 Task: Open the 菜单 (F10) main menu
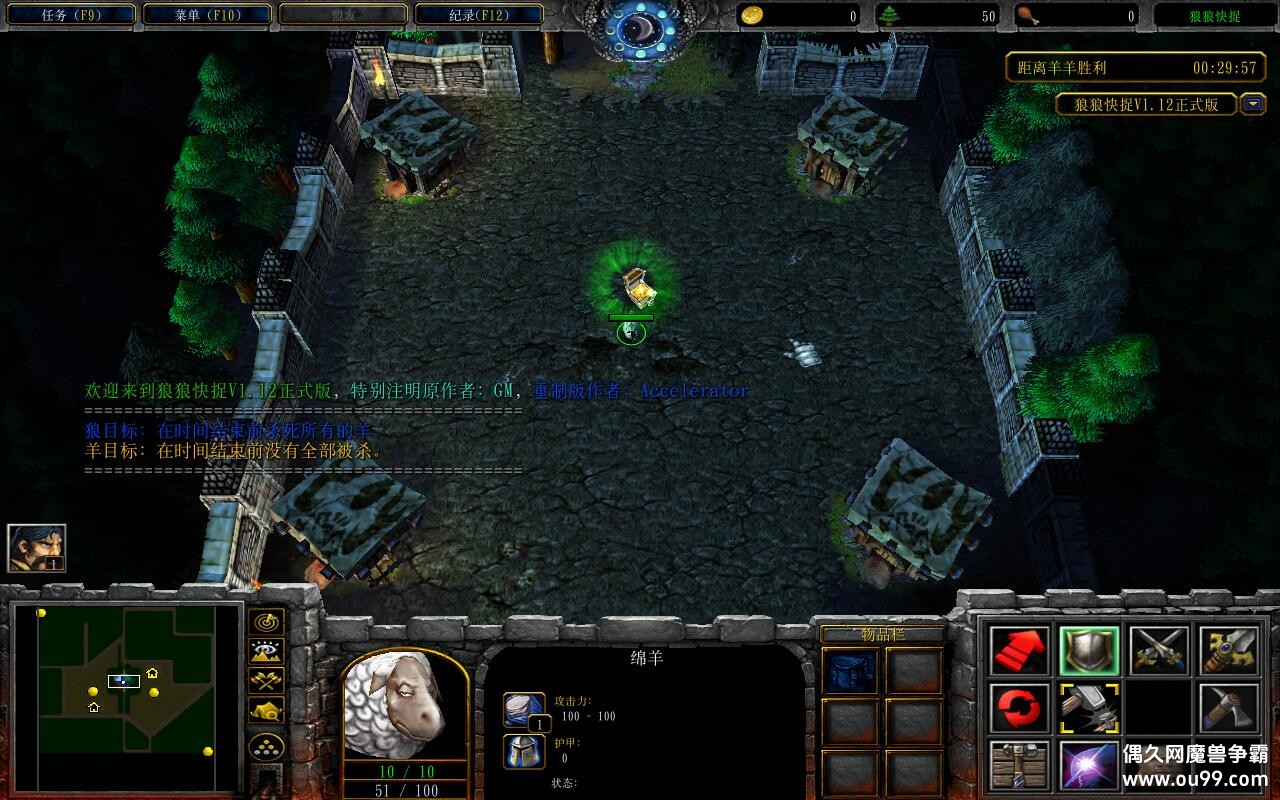tap(207, 15)
